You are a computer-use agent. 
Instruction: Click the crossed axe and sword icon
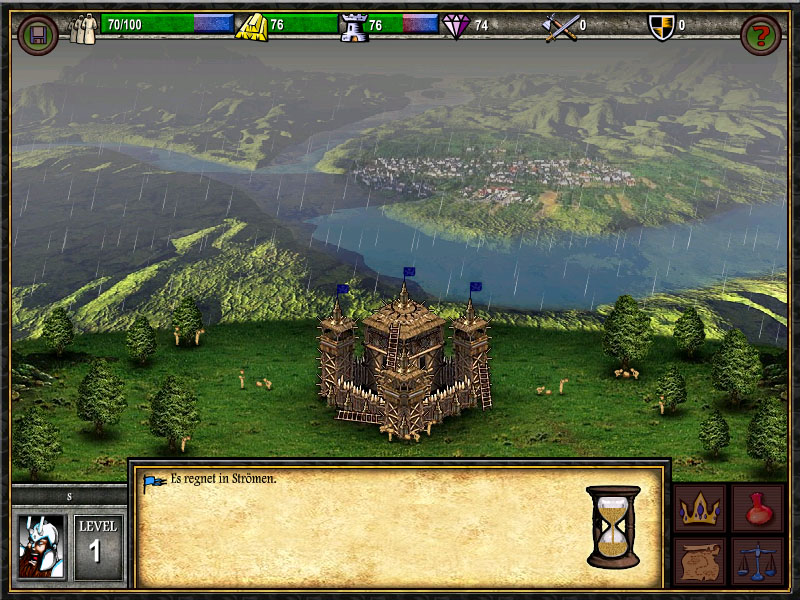561,27
